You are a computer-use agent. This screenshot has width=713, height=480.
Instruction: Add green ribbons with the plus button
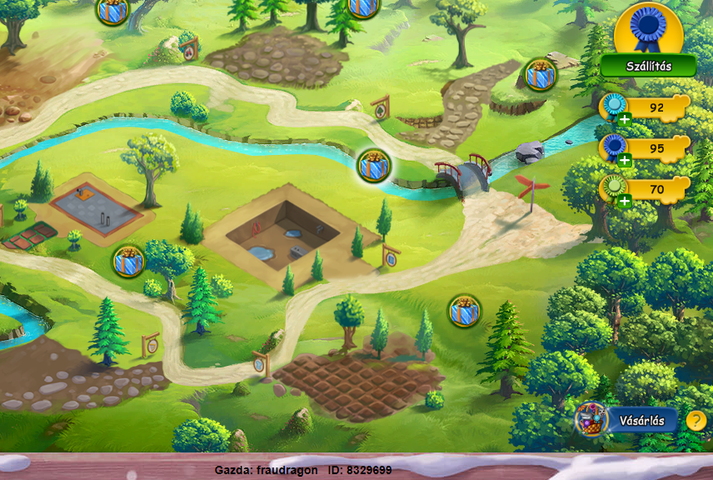click(x=624, y=200)
